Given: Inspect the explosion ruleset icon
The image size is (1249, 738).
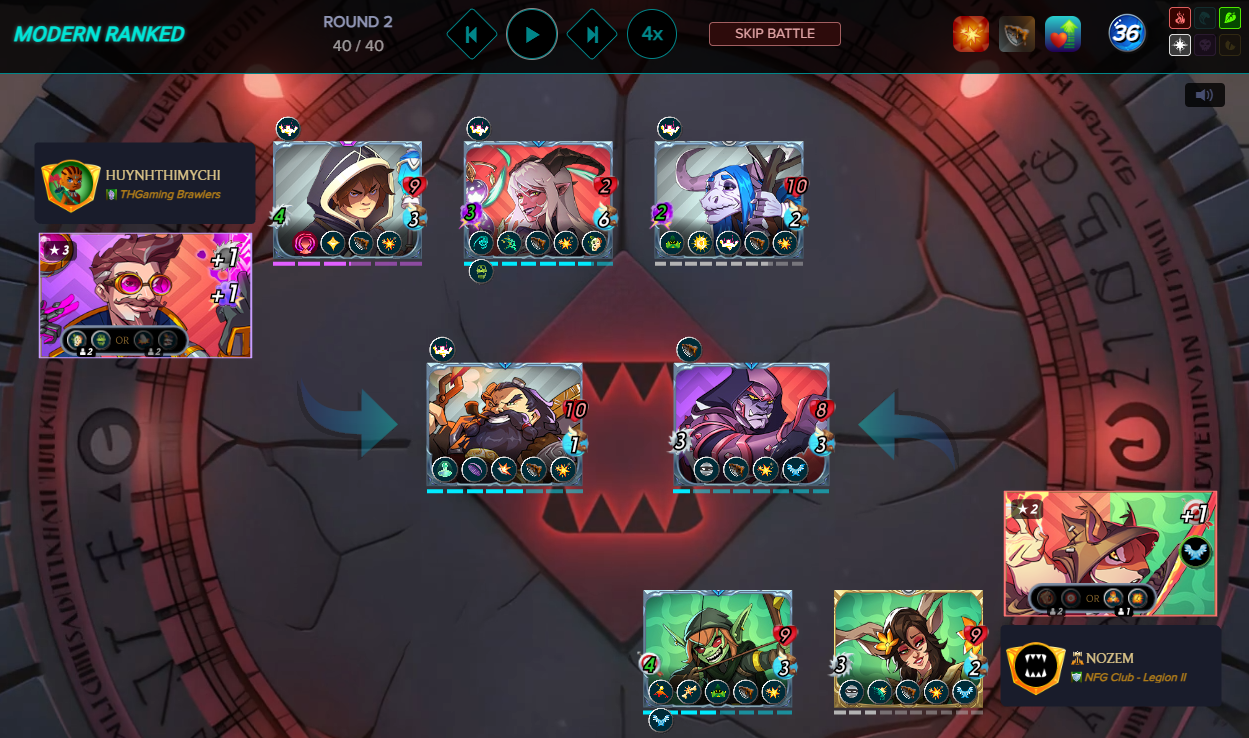Looking at the screenshot, I should click(x=970, y=34).
